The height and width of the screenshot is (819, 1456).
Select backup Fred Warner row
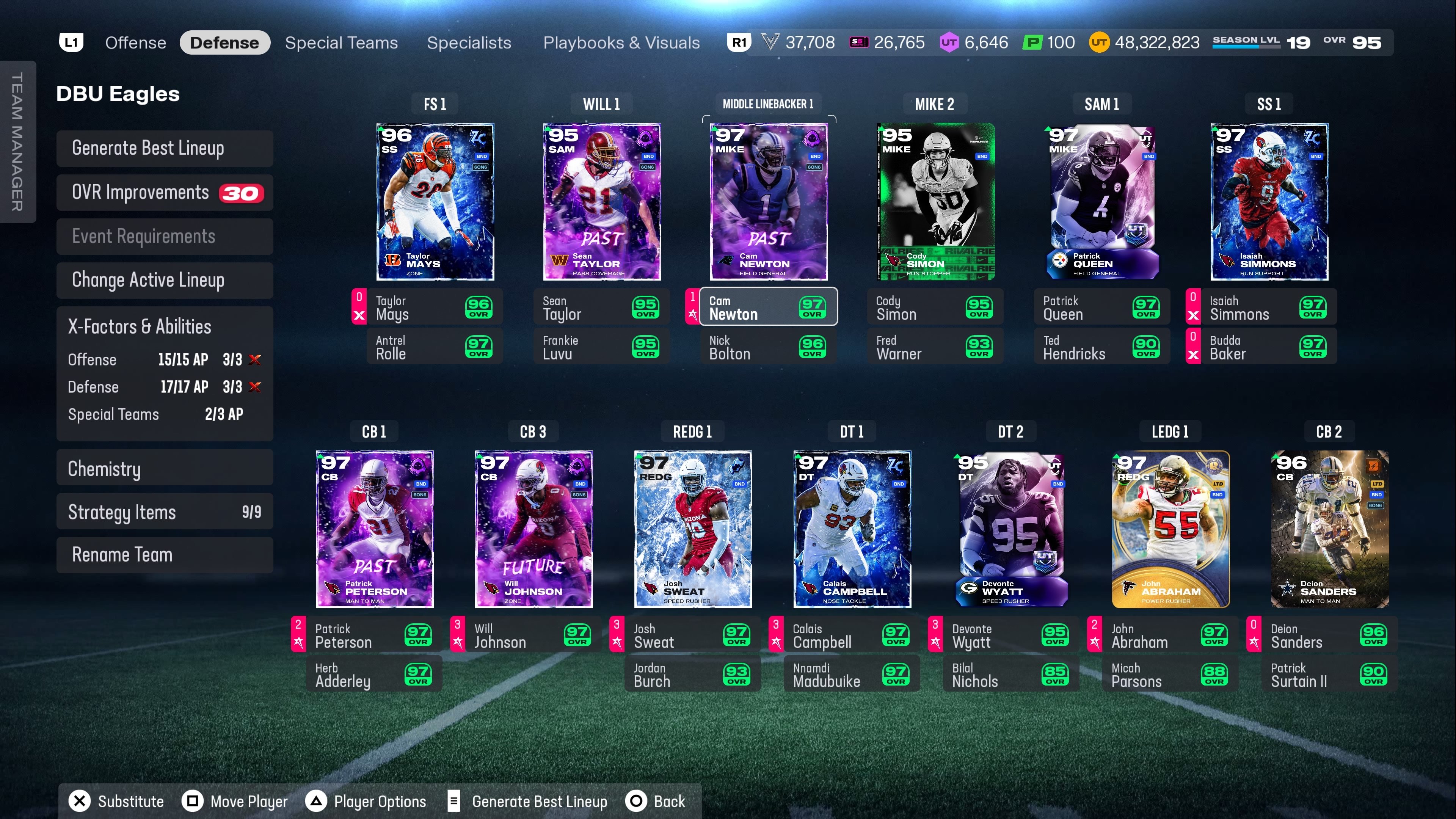coord(935,347)
